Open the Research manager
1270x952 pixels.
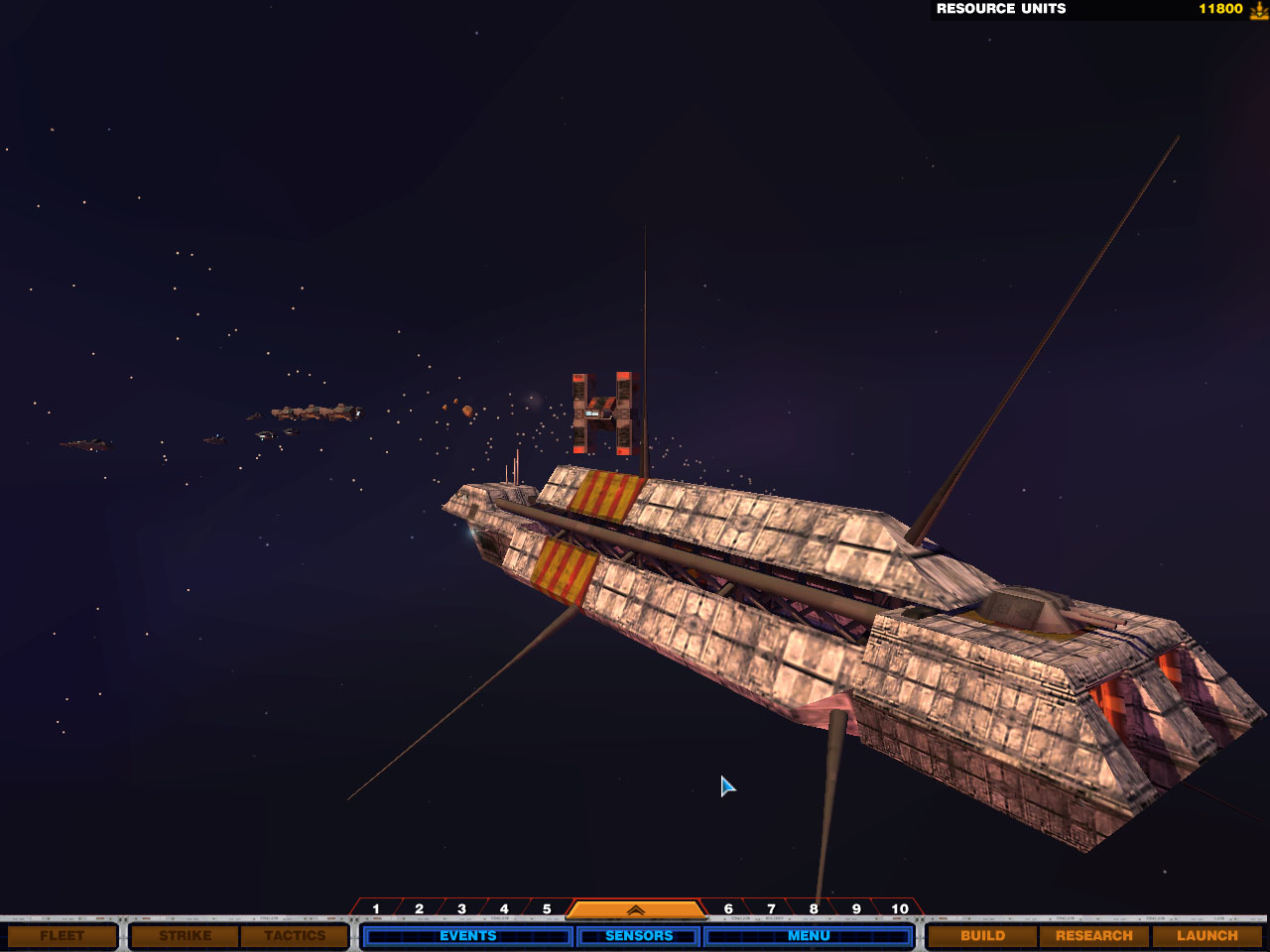(1093, 935)
